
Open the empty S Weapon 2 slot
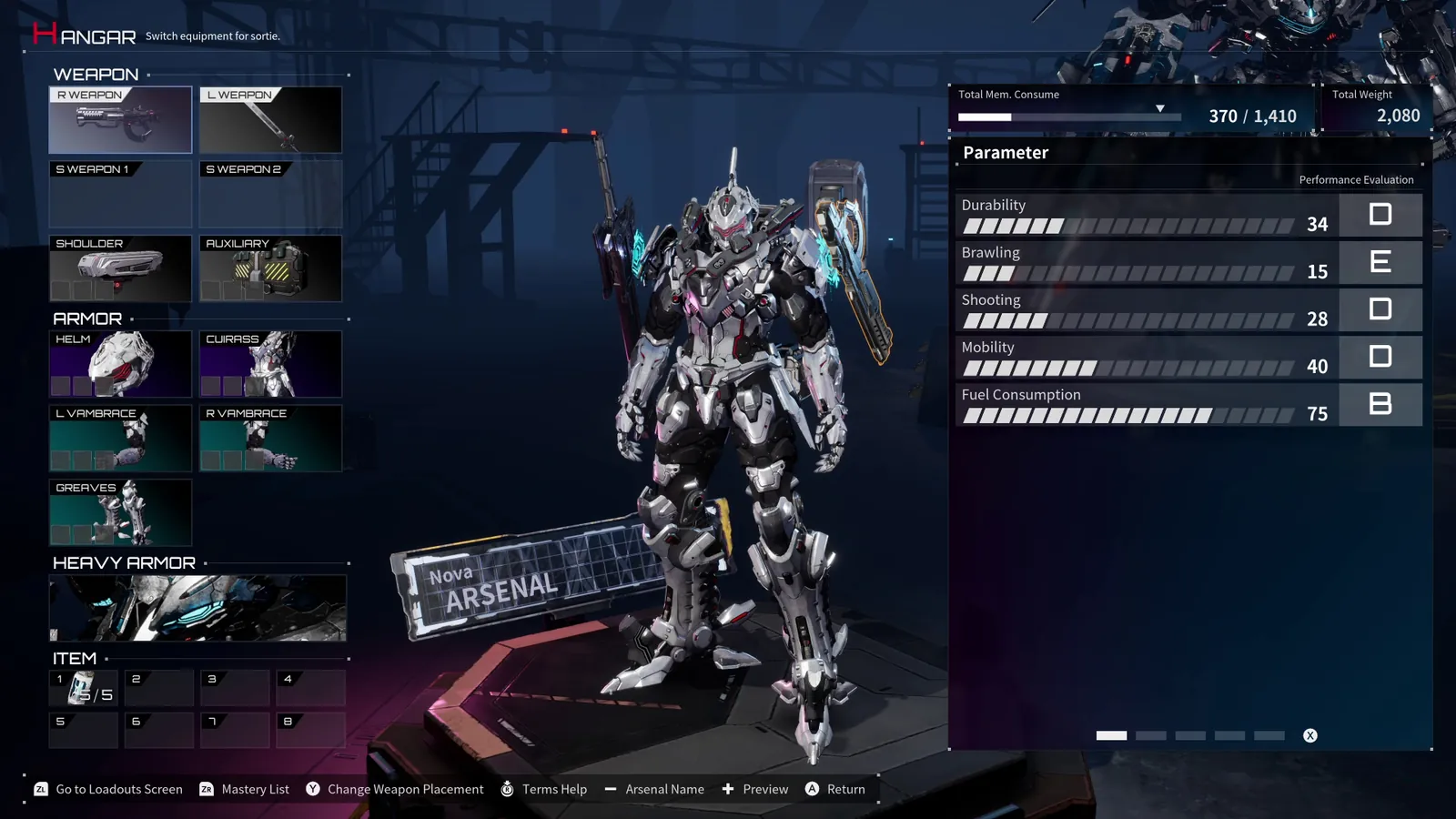click(x=269, y=194)
